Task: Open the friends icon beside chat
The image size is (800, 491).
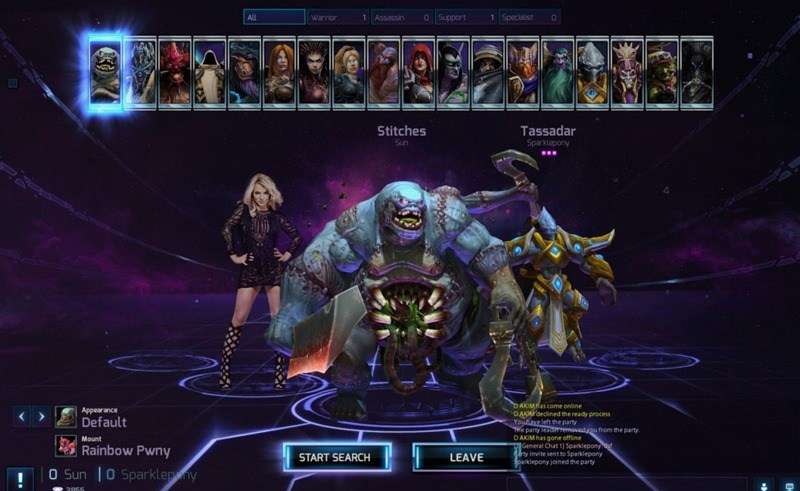Action: pos(763,484)
